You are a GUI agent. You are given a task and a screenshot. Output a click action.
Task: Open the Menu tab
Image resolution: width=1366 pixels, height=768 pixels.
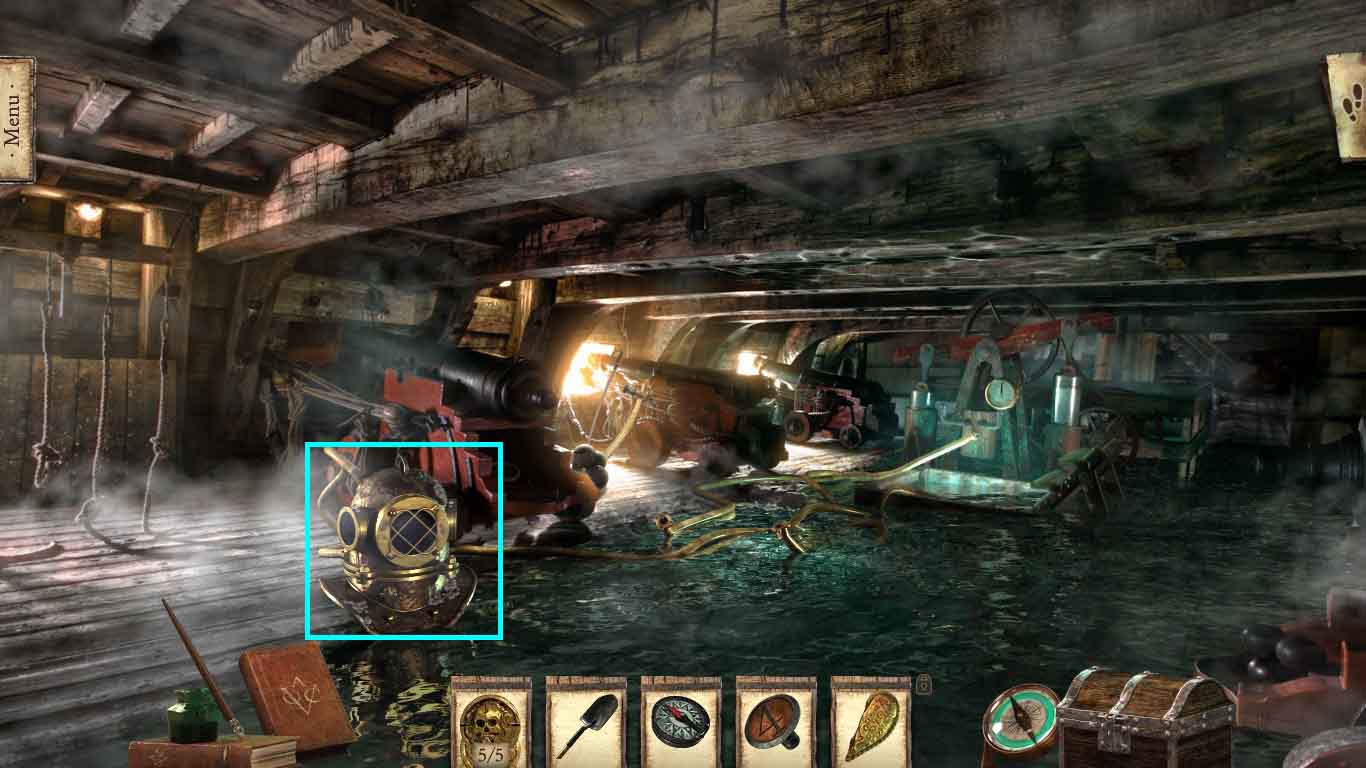click(x=15, y=120)
